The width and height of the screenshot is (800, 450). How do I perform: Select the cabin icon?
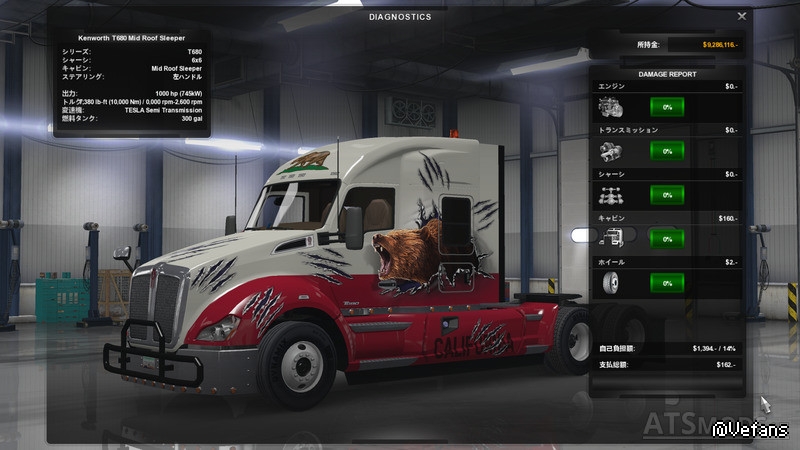click(610, 239)
